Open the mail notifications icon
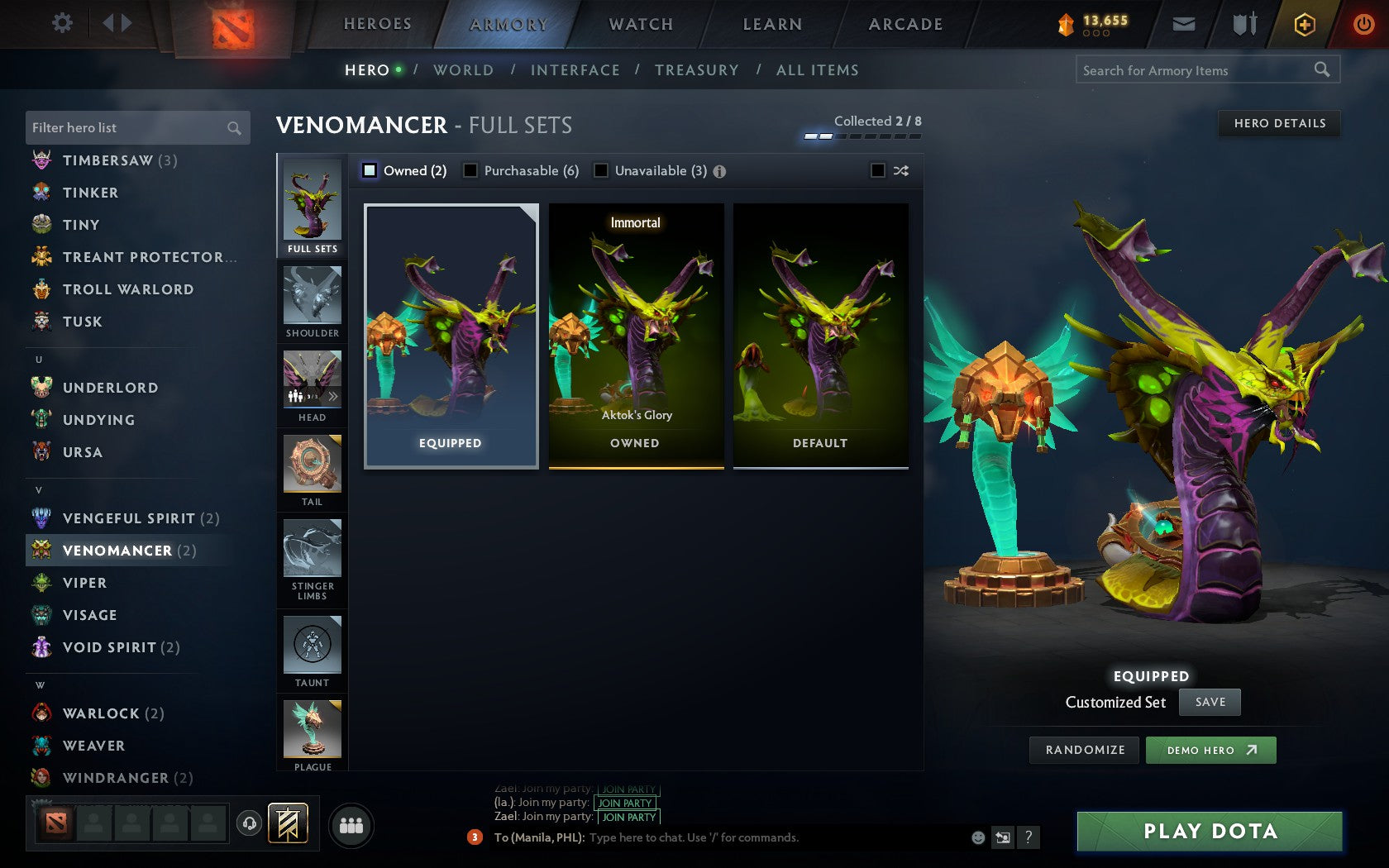The image size is (1389, 868). pos(1184,24)
